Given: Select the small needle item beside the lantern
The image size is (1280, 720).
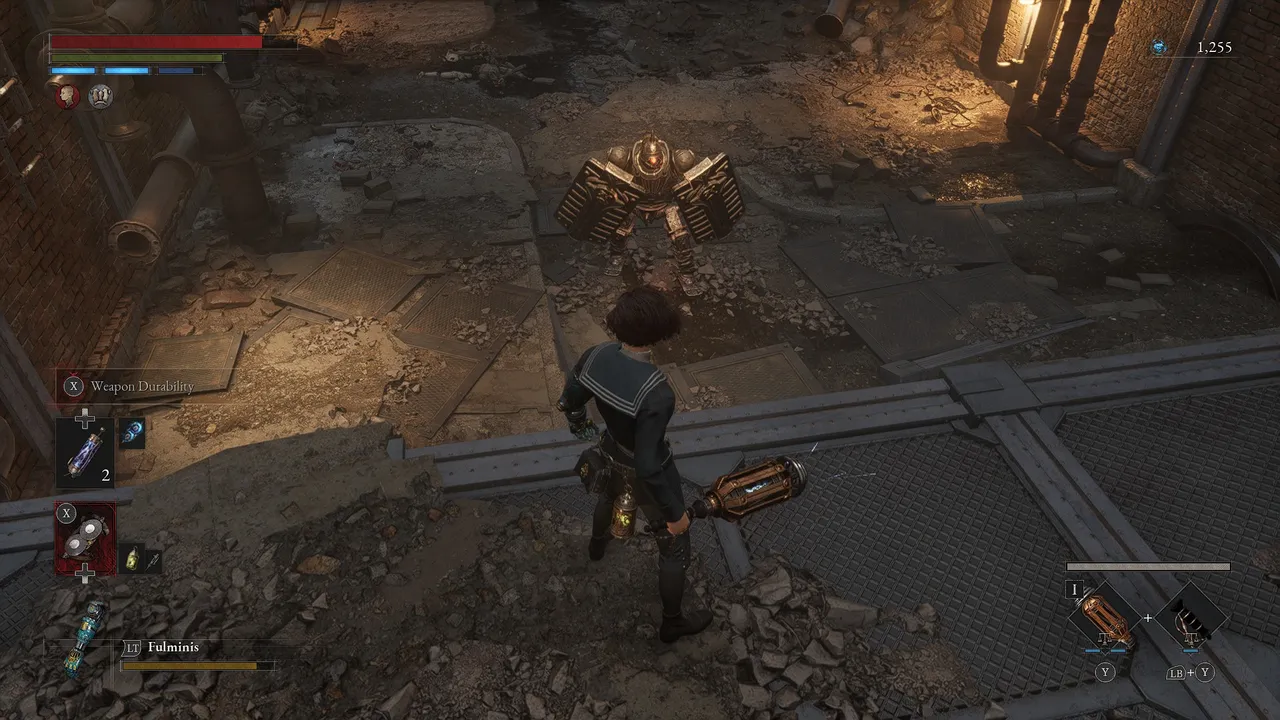Looking at the screenshot, I should 152,561.
